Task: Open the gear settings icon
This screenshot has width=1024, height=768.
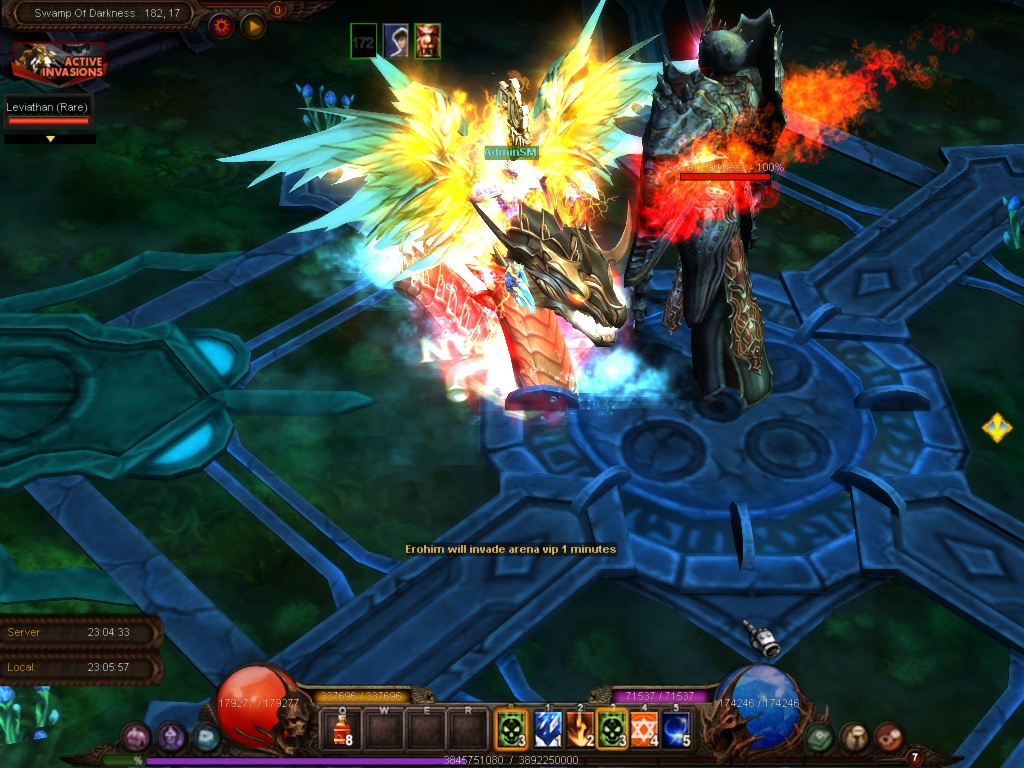Action: point(221,26)
